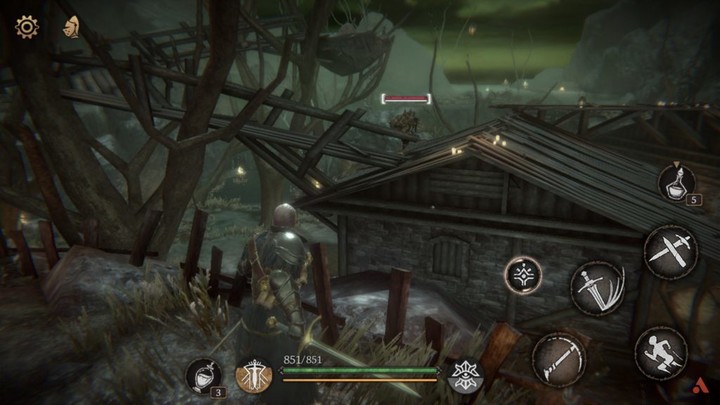This screenshot has height=405, width=720.
Task: Activate the eye sigil skill
Action: (465, 374)
